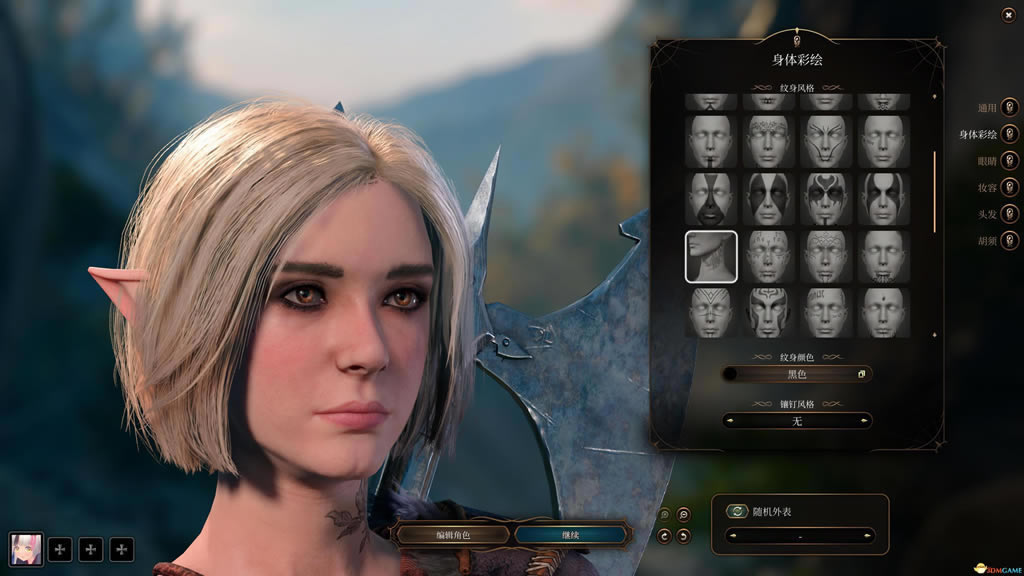Open the 纹身颜色 tattoo color picker (黑色)

pyautogui.click(x=797, y=374)
